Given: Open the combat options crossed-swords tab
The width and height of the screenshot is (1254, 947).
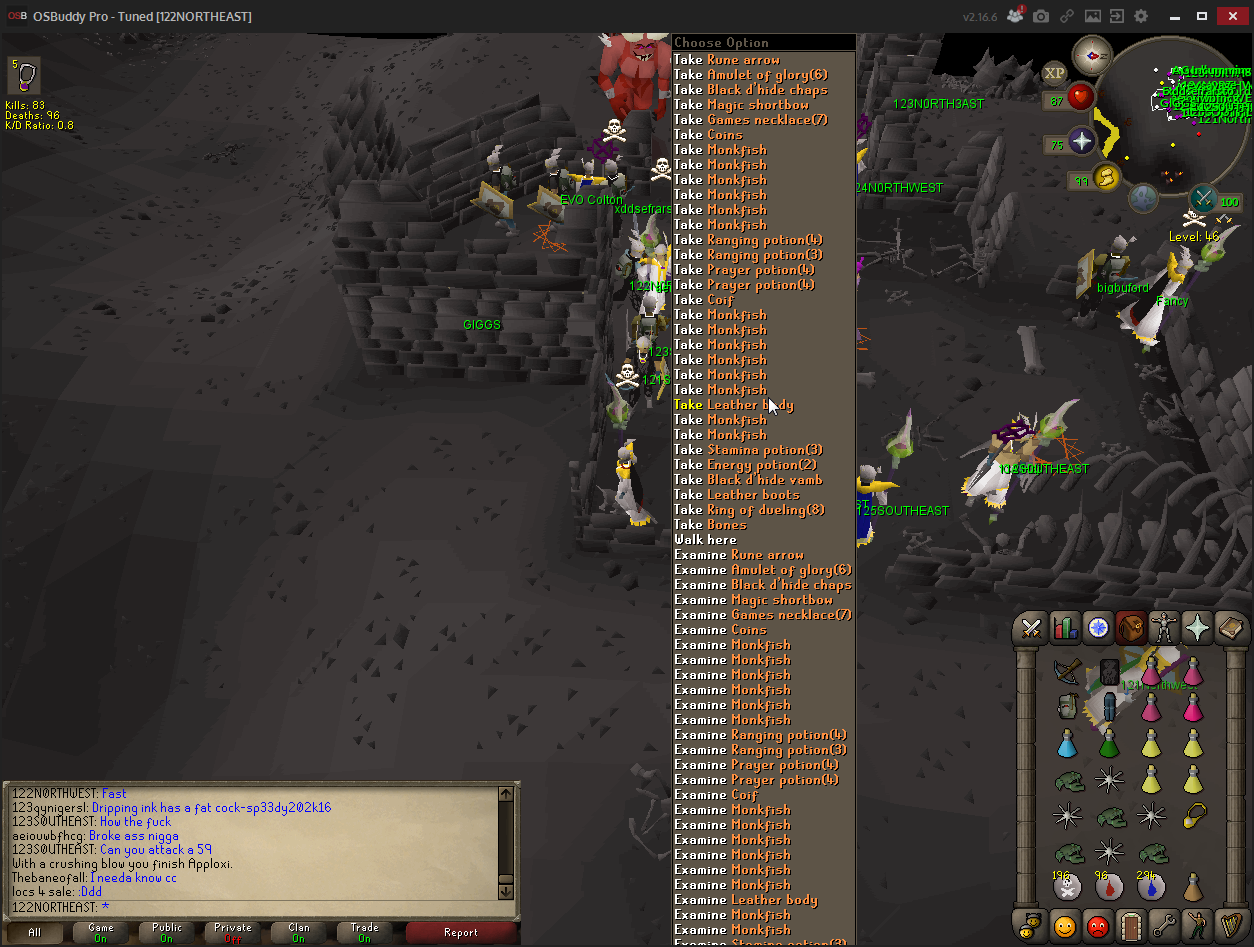Looking at the screenshot, I should (x=1031, y=628).
